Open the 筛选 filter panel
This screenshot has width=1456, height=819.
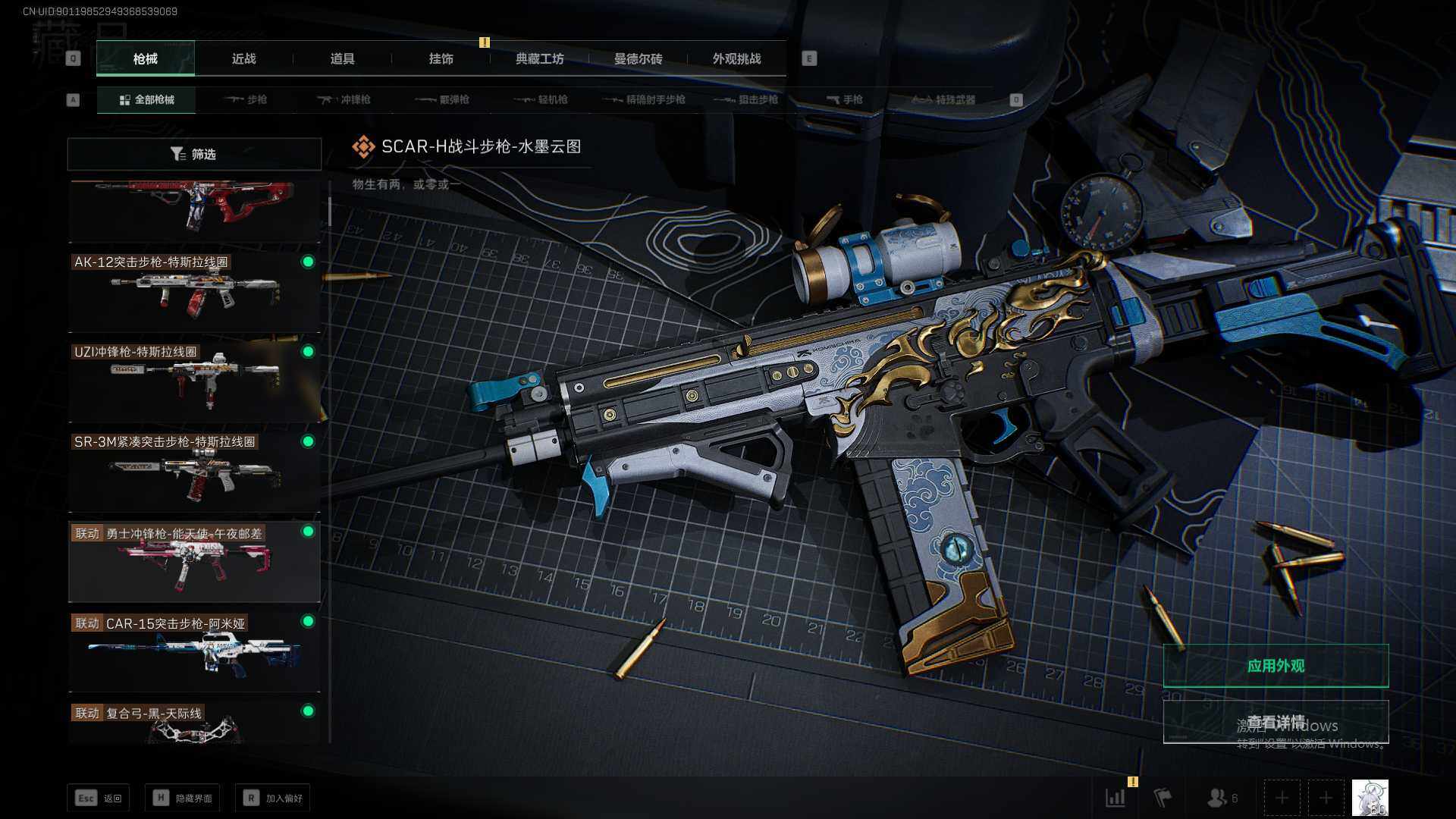pos(194,154)
